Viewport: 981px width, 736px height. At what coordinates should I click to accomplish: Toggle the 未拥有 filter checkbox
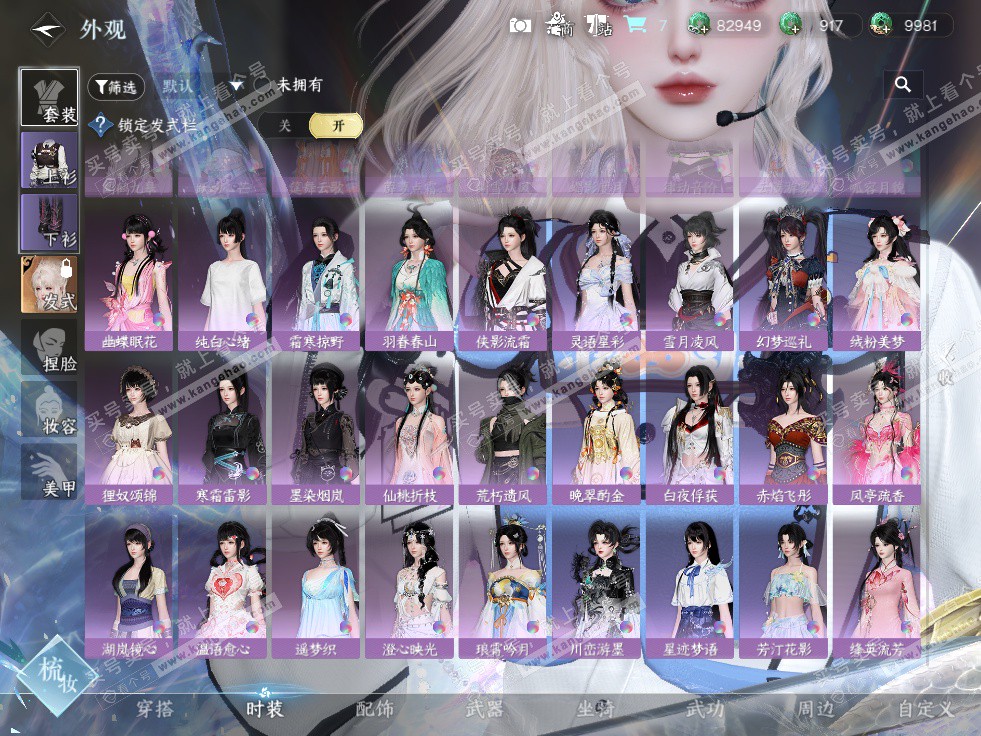click(266, 86)
